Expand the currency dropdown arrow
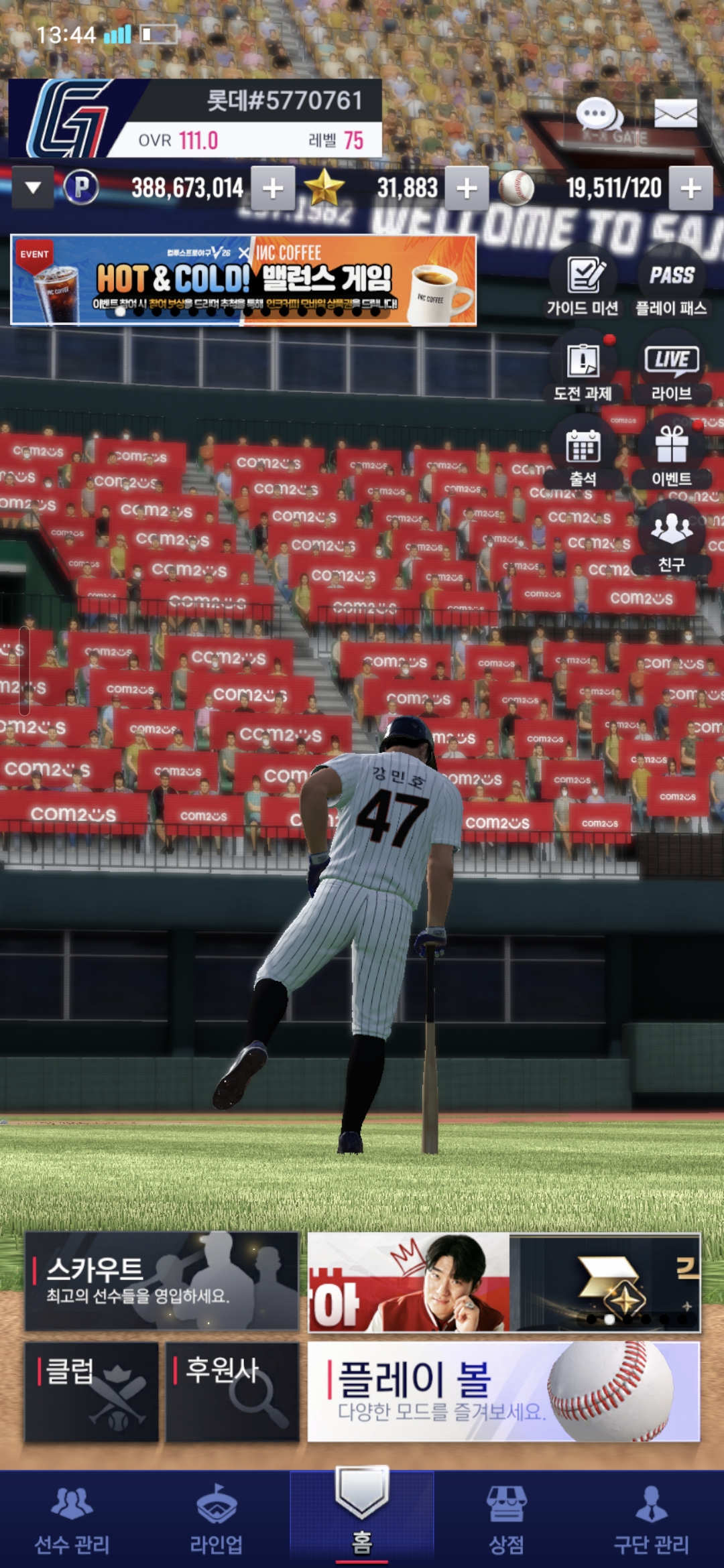The width and height of the screenshot is (724, 1568). click(x=33, y=188)
